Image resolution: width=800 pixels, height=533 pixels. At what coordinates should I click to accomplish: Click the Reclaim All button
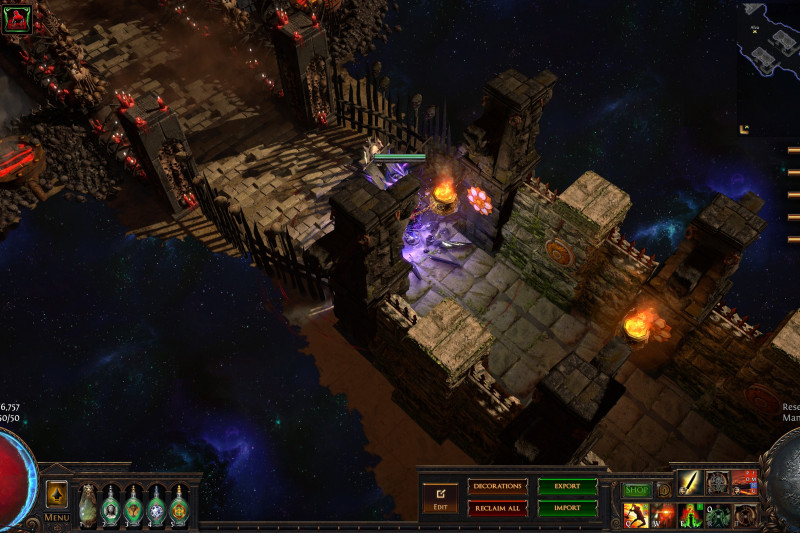[x=497, y=508]
